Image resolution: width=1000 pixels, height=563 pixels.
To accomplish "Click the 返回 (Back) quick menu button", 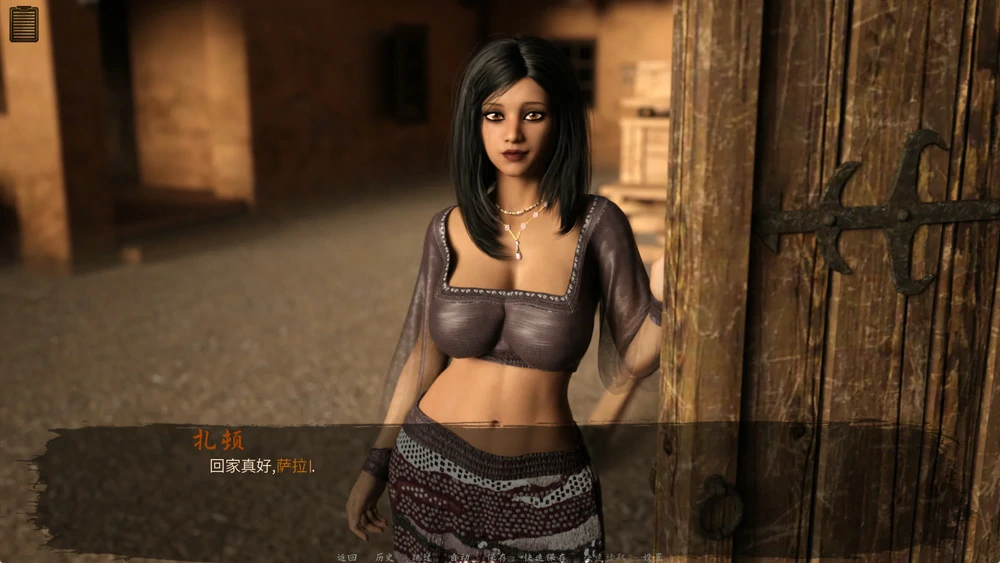I will click(x=347, y=557).
